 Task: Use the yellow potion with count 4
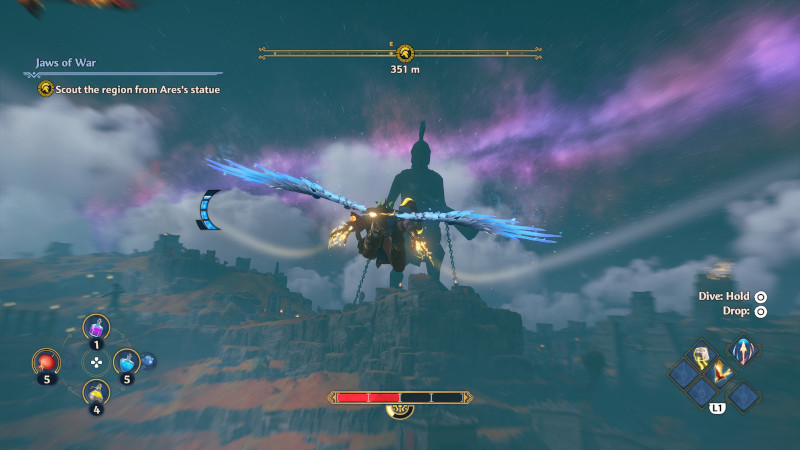tap(97, 391)
